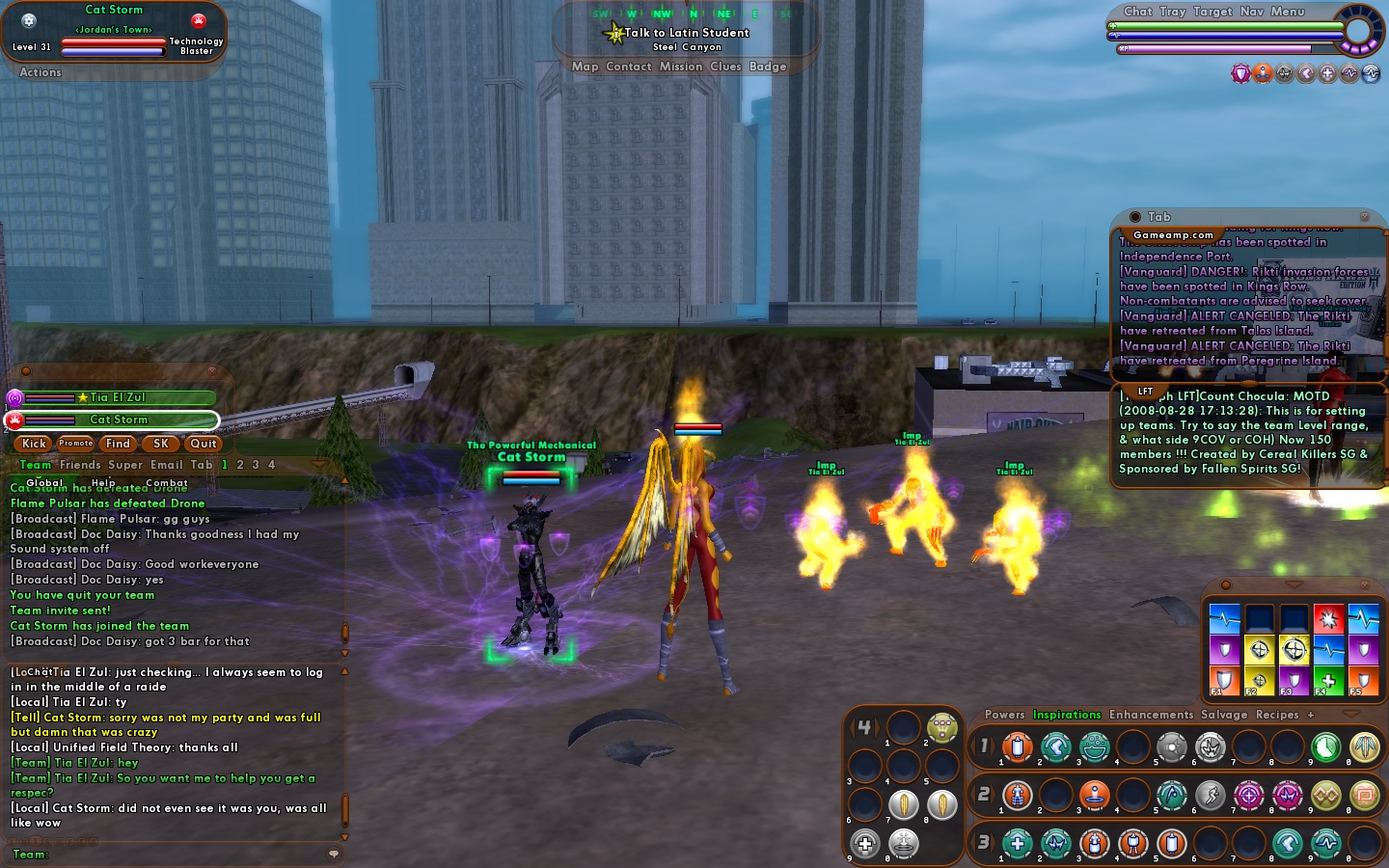Open the Actions menu under character status
Image resolution: width=1389 pixels, height=868 pixels.
point(41,72)
